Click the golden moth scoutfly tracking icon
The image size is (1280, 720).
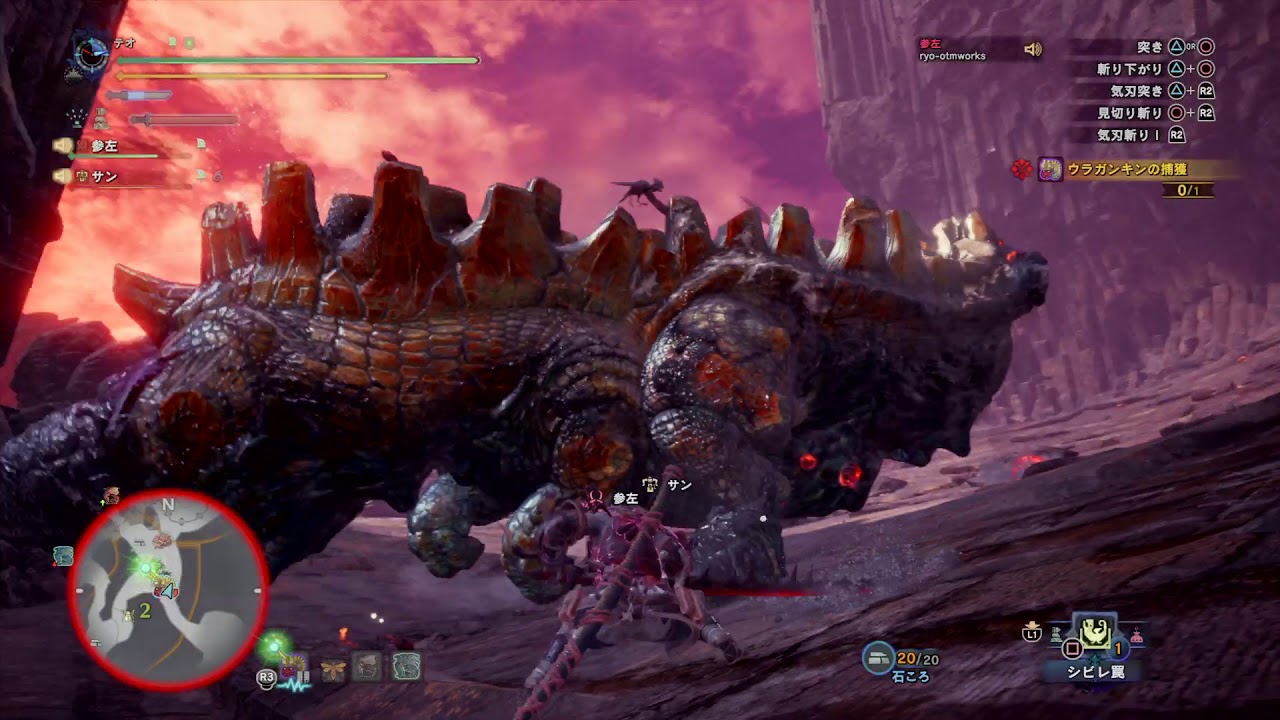333,668
